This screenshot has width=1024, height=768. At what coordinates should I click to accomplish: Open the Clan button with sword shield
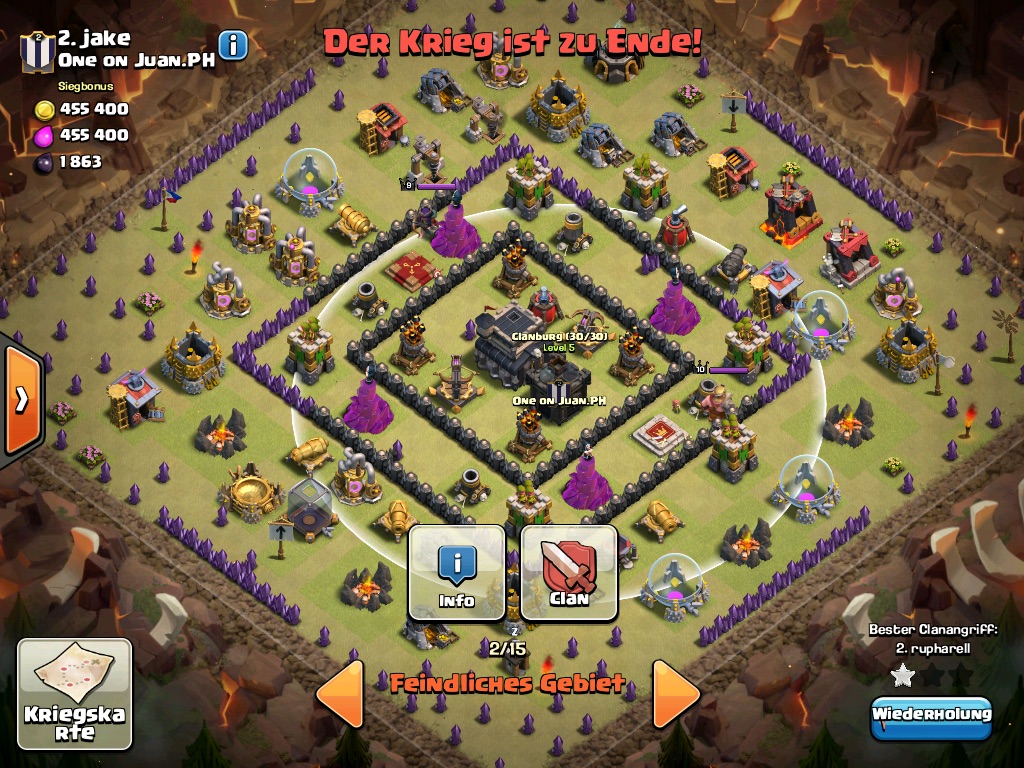pyautogui.click(x=569, y=573)
